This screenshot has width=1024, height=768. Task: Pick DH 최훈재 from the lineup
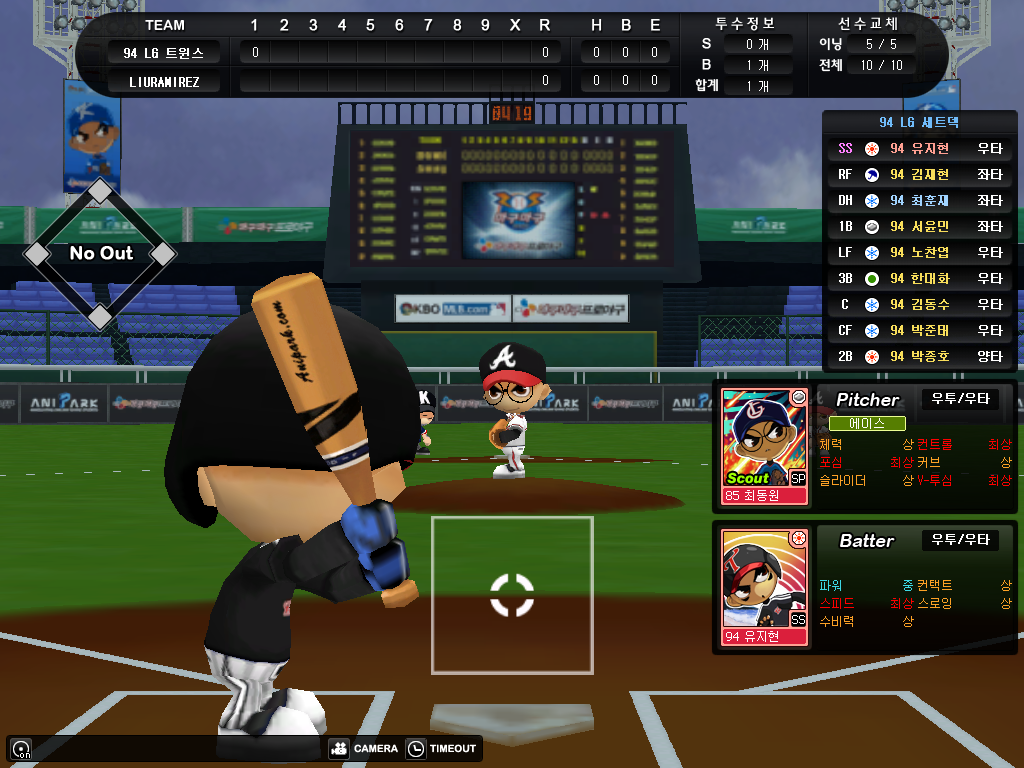(921, 200)
